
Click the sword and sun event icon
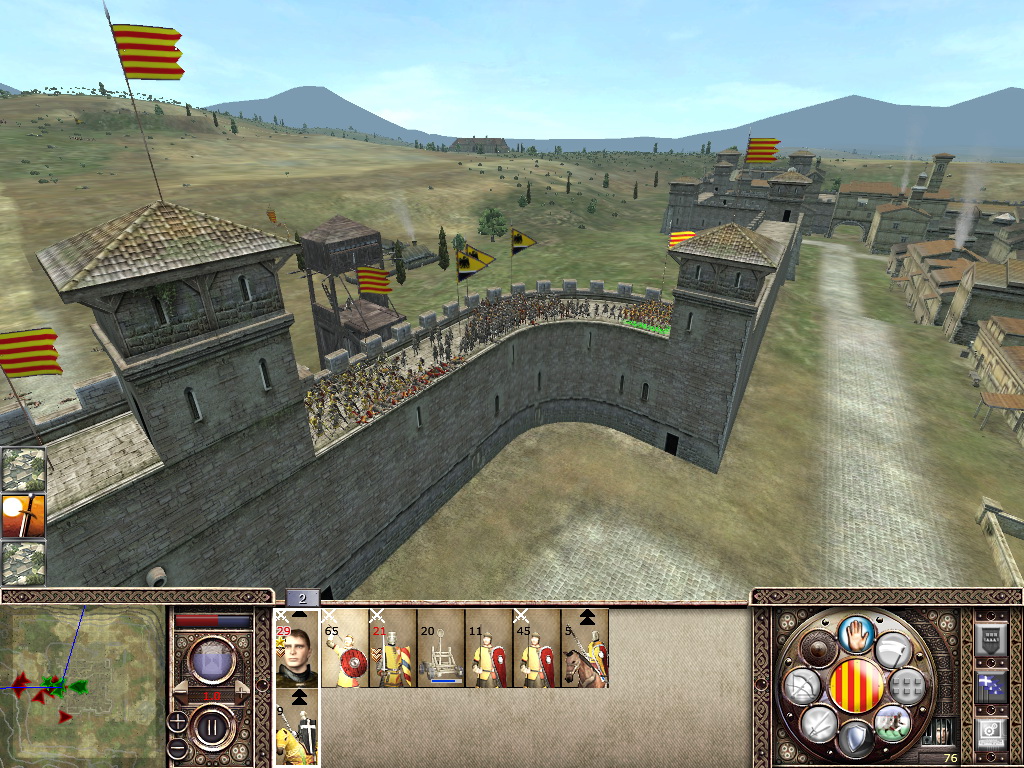(23, 516)
